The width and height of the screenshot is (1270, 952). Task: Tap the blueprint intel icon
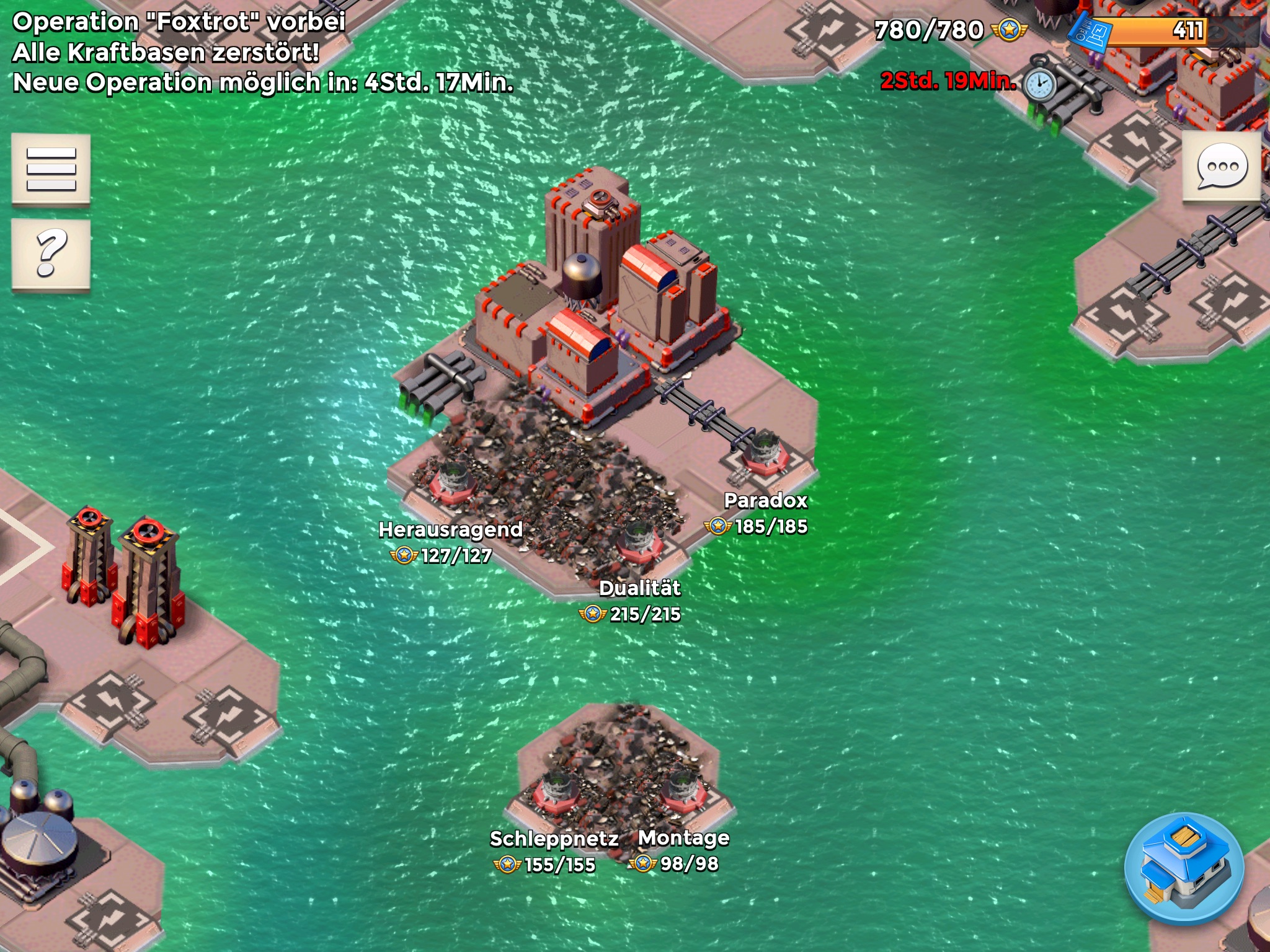pyautogui.click(x=1091, y=32)
